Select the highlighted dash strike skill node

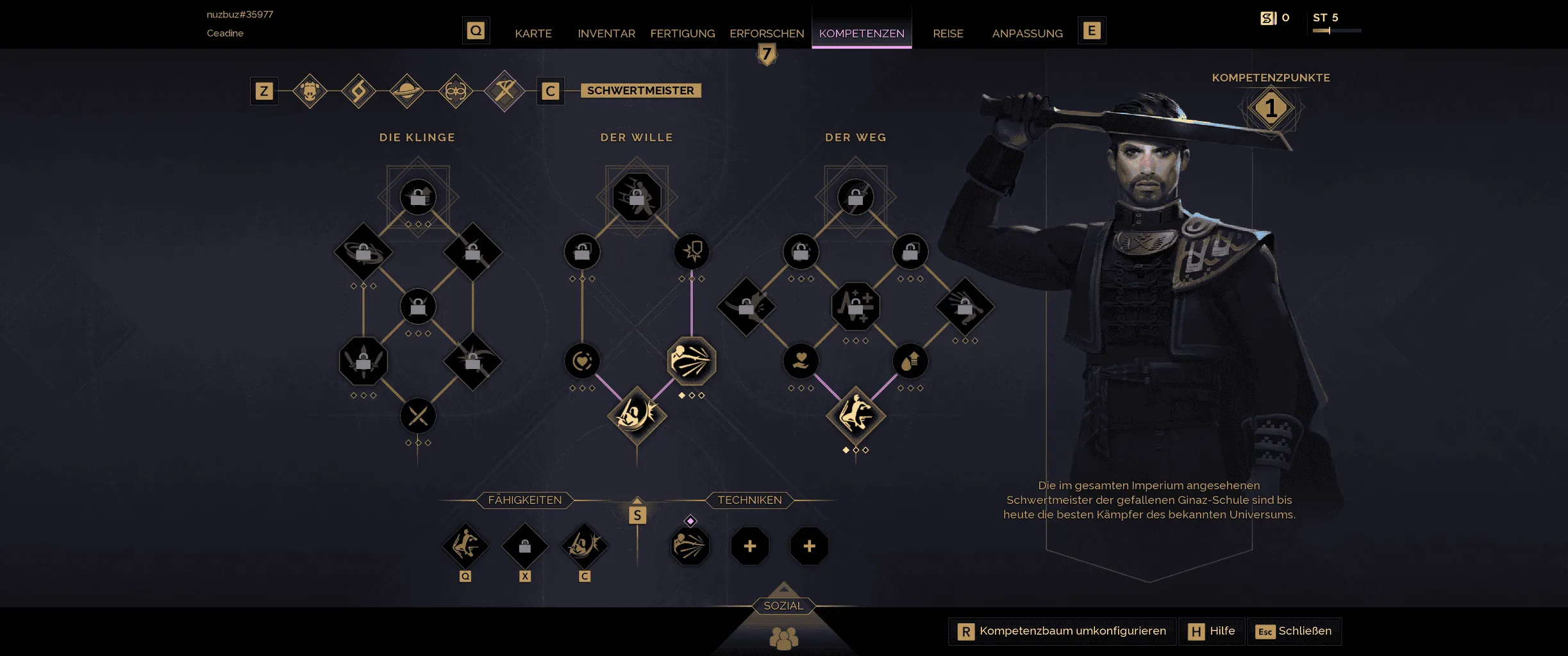pyautogui.click(x=691, y=361)
